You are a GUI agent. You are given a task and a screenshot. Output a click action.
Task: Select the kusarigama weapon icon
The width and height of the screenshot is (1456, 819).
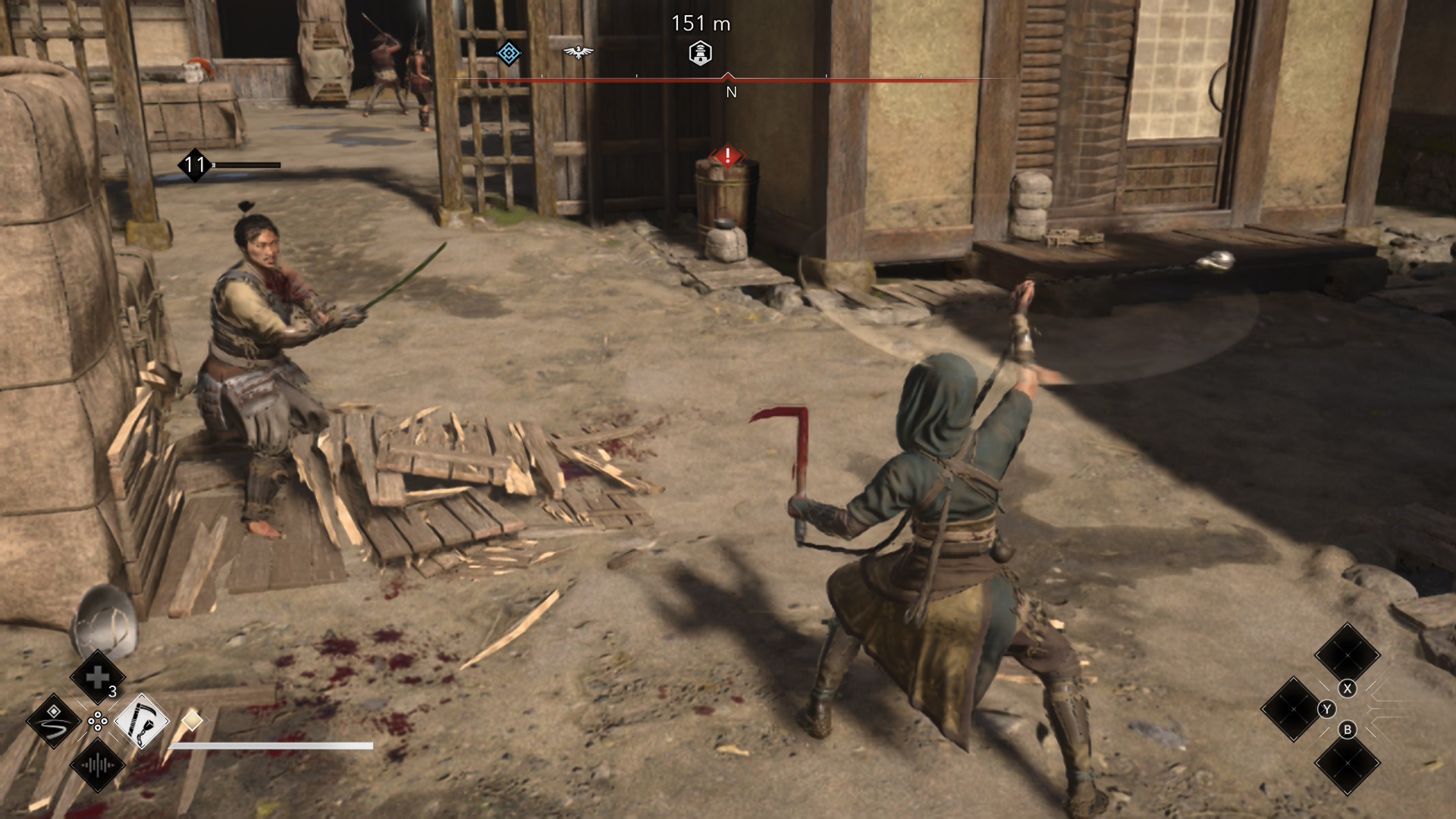pos(142,721)
